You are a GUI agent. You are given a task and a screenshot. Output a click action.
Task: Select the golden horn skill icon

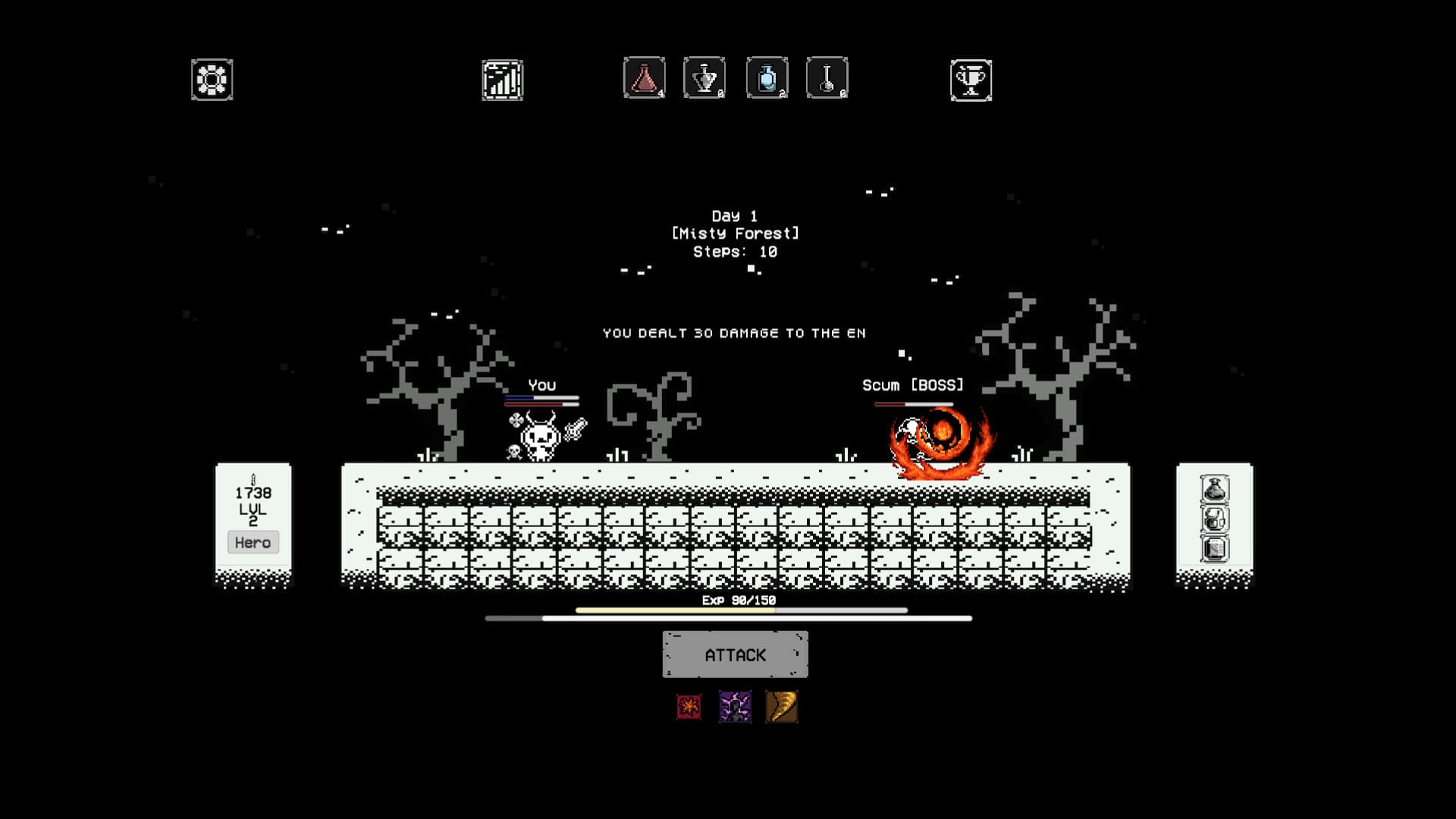[782, 707]
